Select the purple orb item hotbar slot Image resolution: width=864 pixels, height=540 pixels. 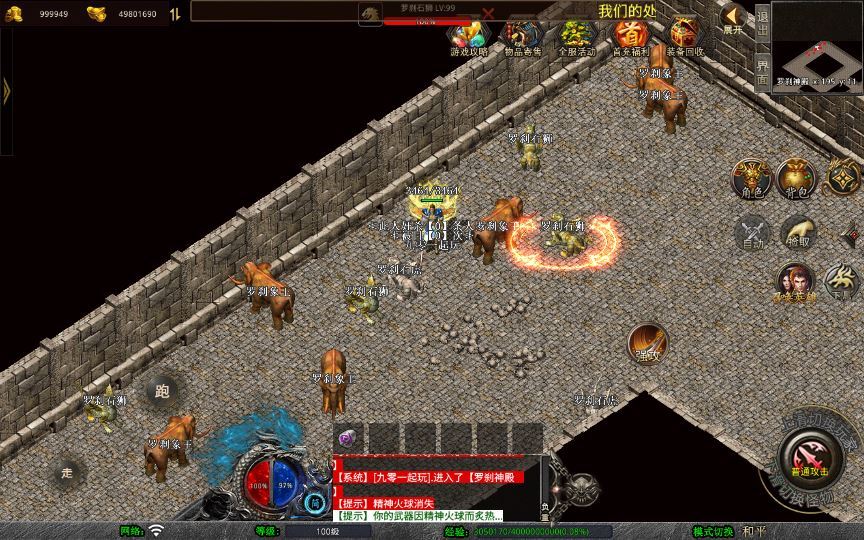pos(347,437)
